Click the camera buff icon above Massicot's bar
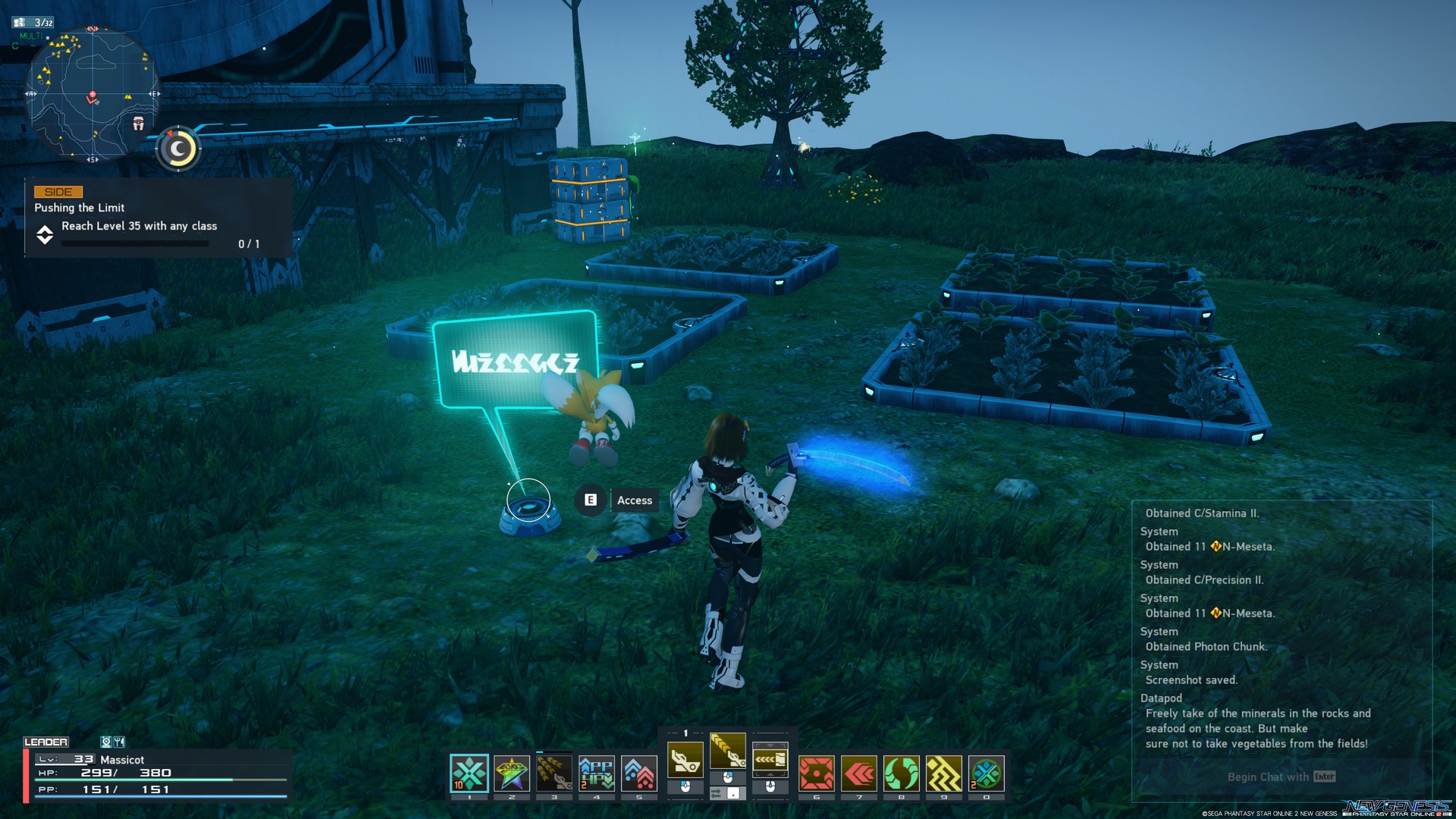The image size is (1456, 819). [106, 742]
